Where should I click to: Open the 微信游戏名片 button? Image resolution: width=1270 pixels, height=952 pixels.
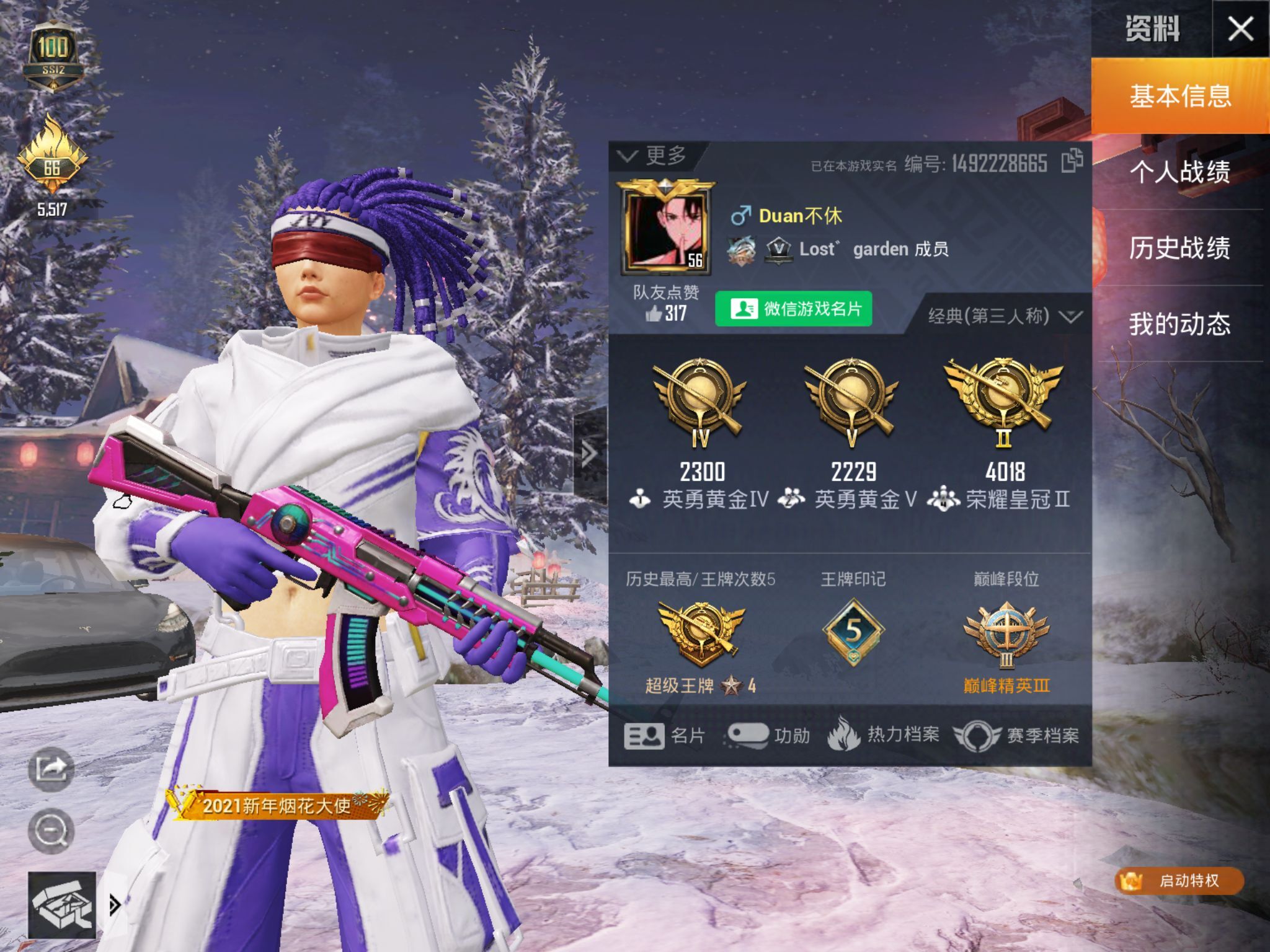click(794, 309)
